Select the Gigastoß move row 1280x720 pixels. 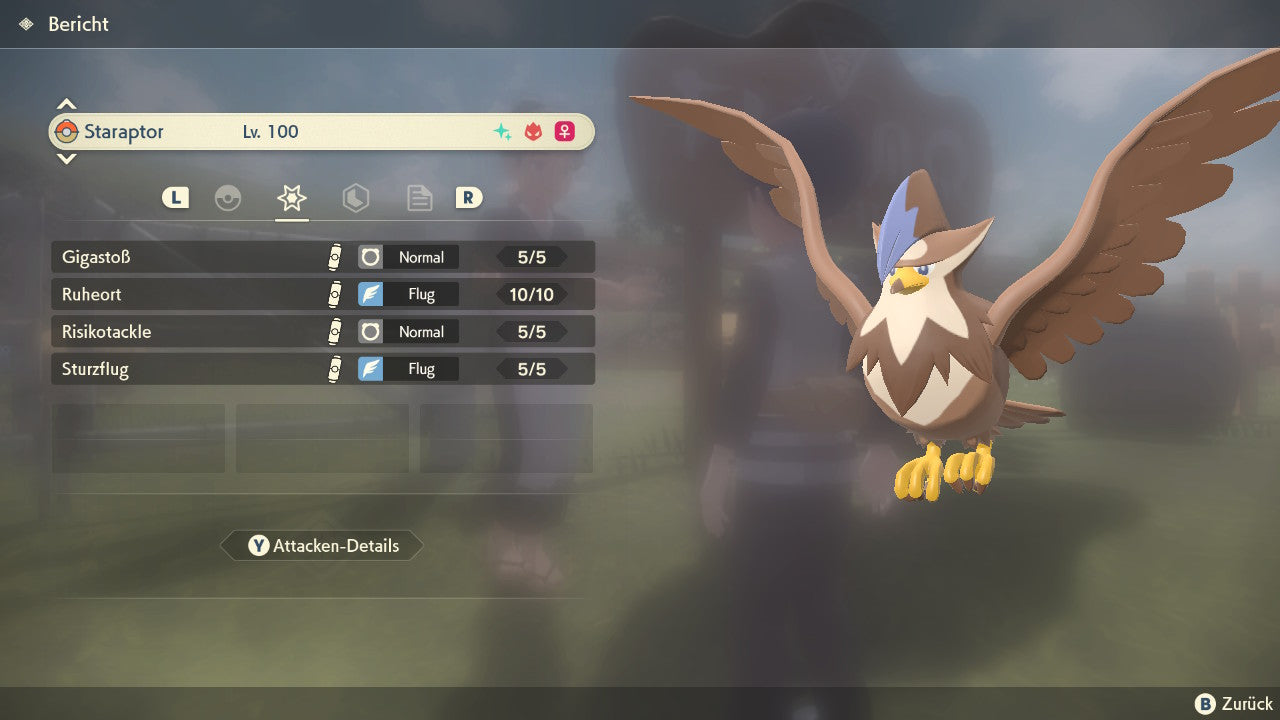point(322,257)
